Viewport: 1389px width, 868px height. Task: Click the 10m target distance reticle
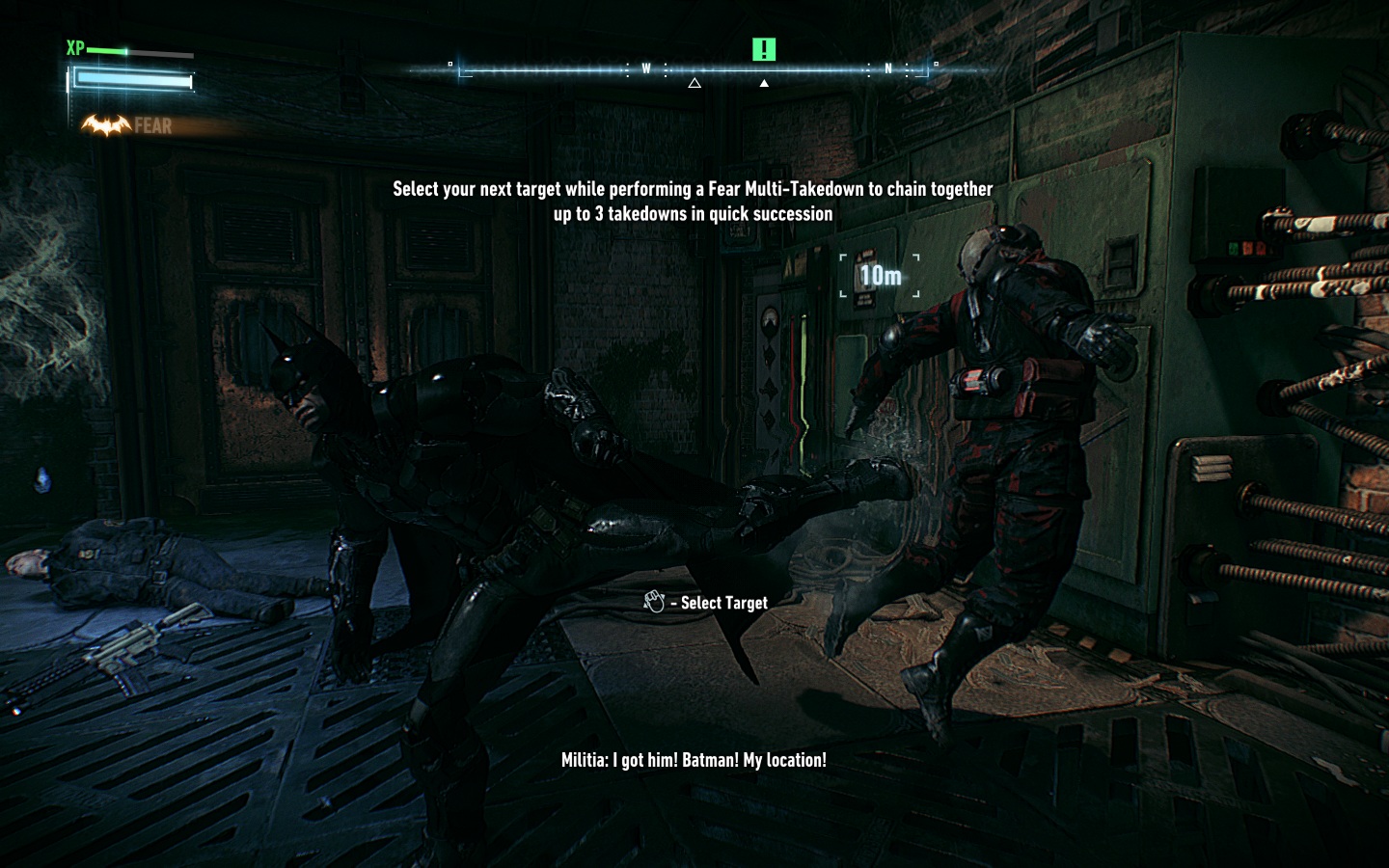(x=880, y=276)
